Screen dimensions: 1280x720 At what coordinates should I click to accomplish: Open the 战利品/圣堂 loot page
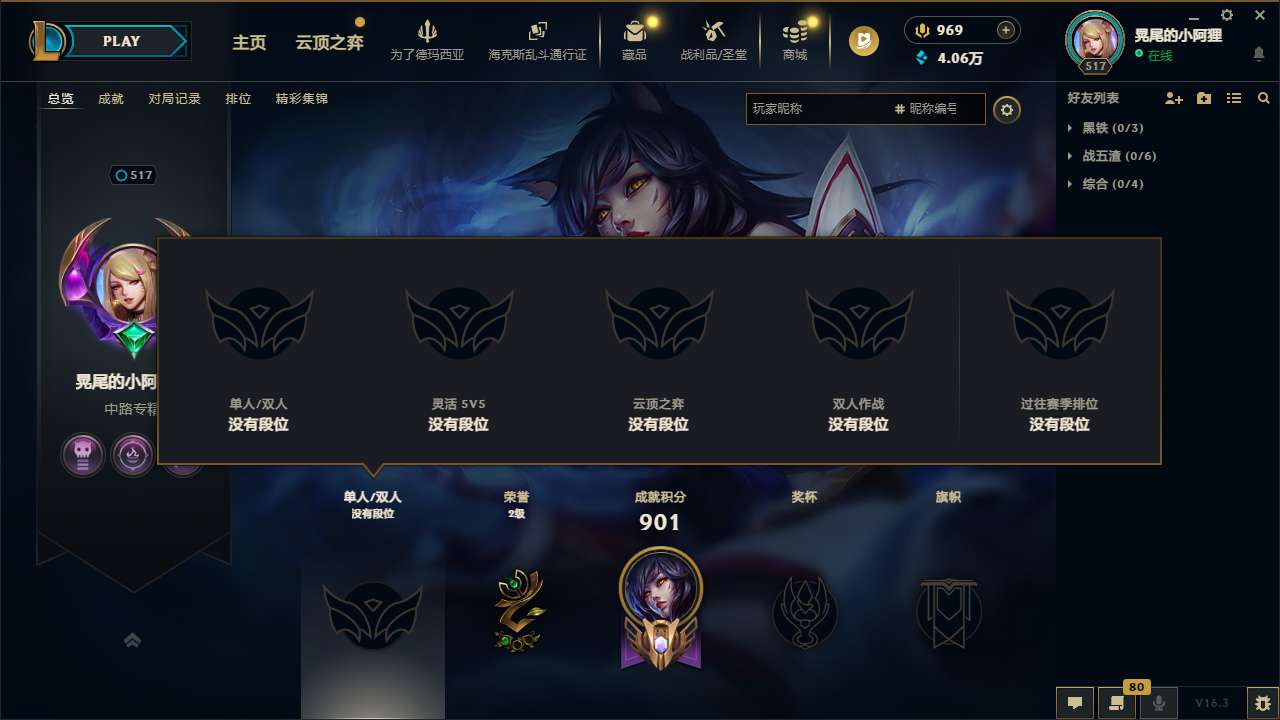713,40
